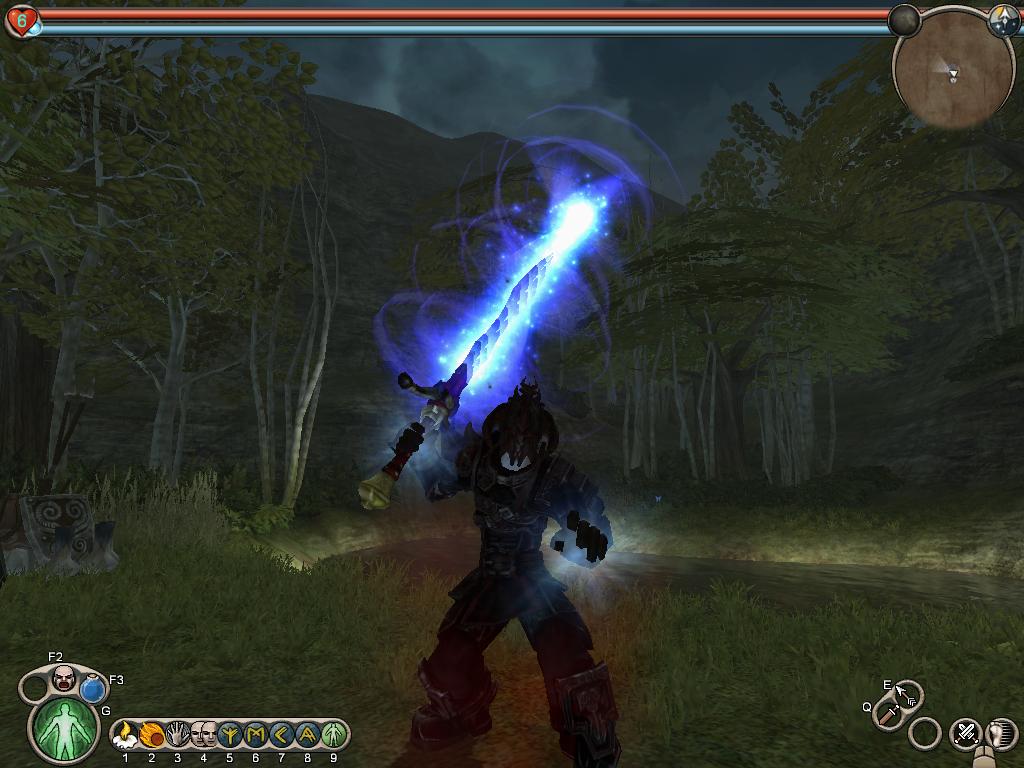Use the blue mana potion slot
The image size is (1024, 768).
(x=94, y=688)
